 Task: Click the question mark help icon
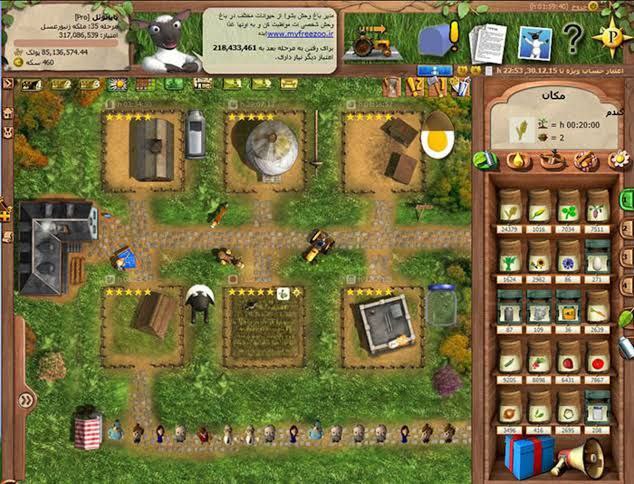(571, 41)
